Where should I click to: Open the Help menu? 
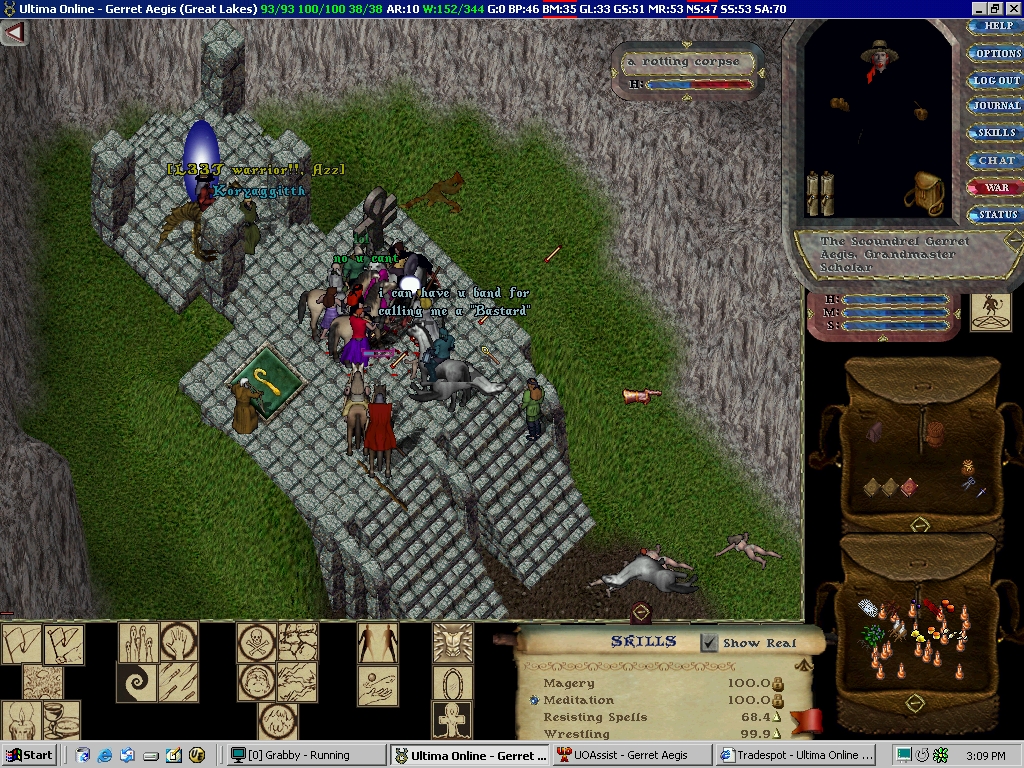tap(994, 26)
